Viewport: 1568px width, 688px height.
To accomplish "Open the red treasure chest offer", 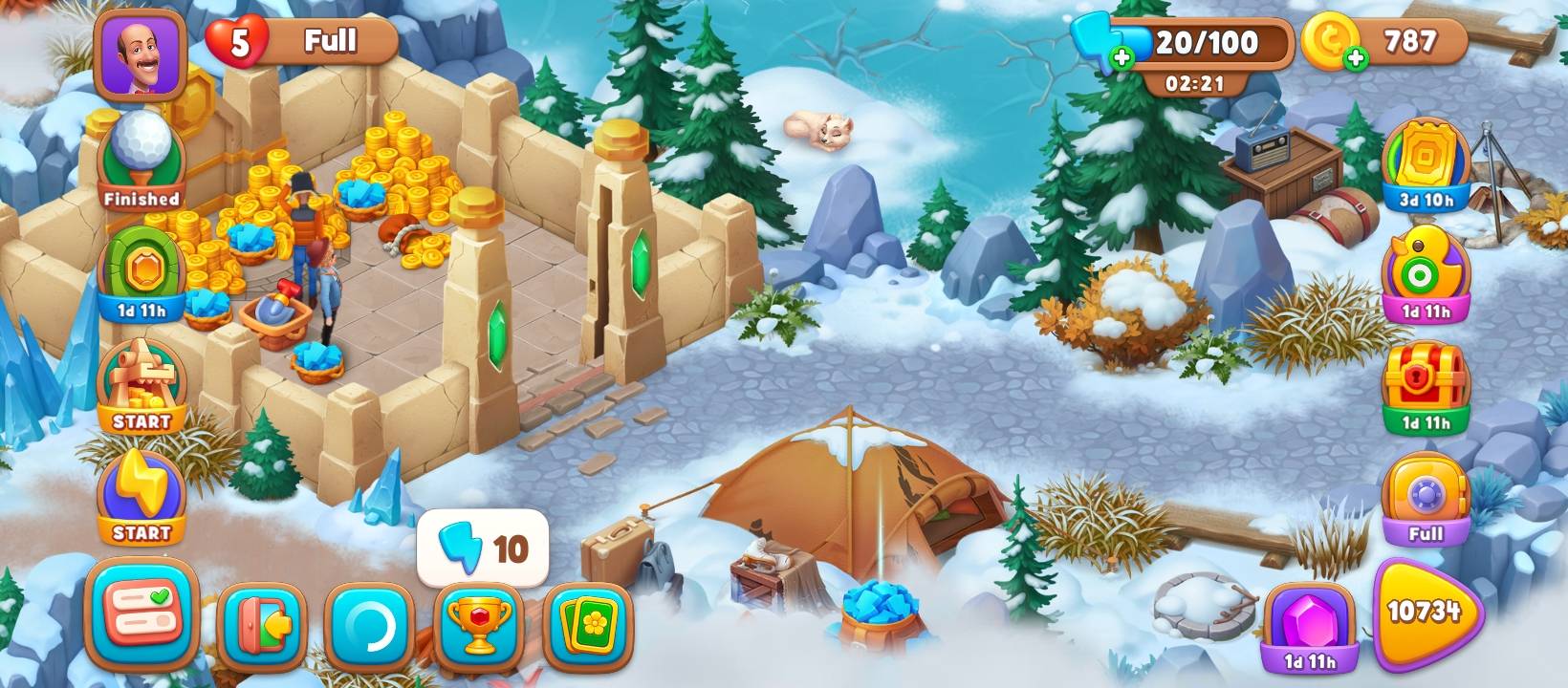I will tap(1426, 385).
